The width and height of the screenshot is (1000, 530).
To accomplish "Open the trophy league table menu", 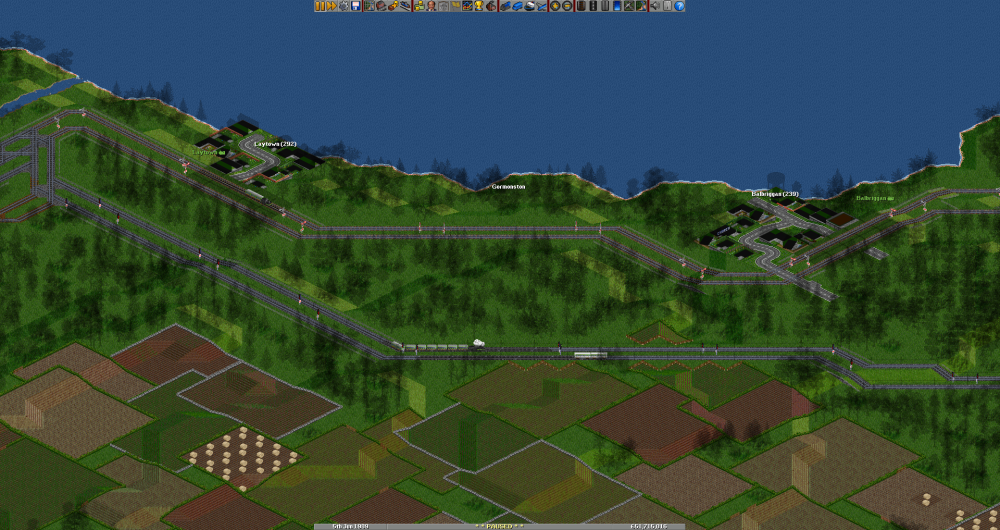I will (479, 6).
